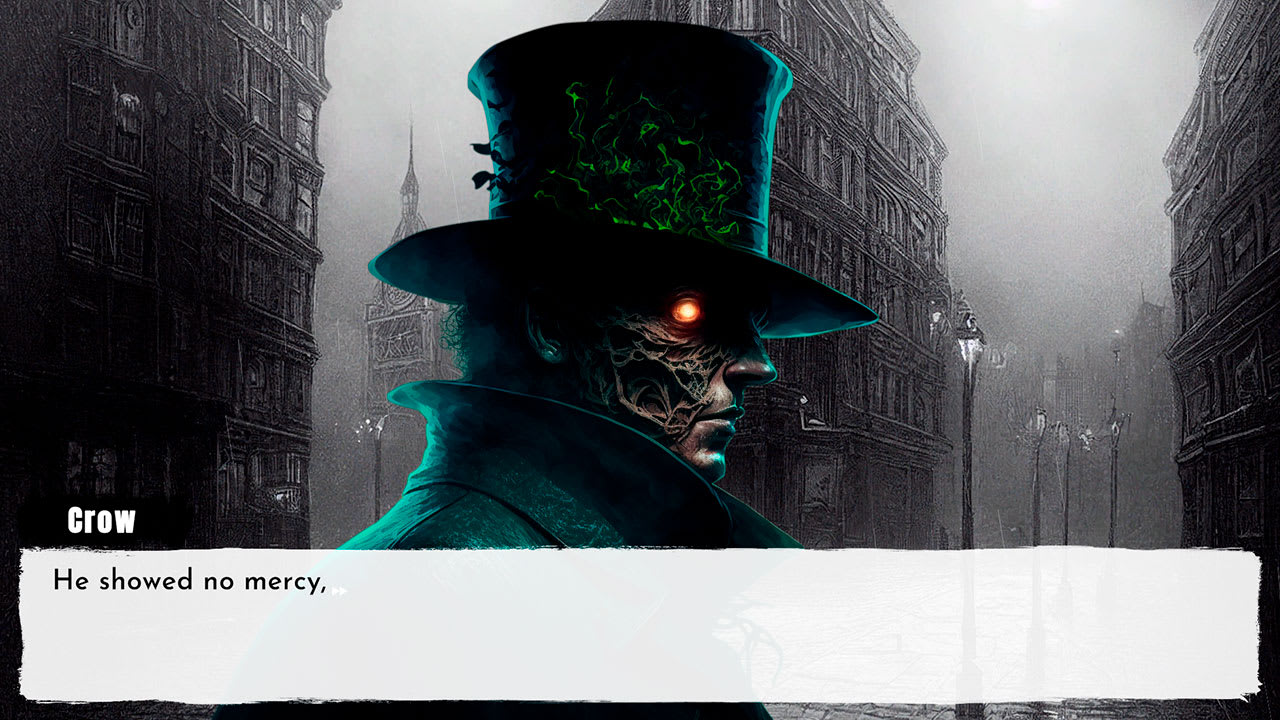This screenshot has width=1280, height=720.
Task: Click the Crow nameplate label
Action: [100, 520]
